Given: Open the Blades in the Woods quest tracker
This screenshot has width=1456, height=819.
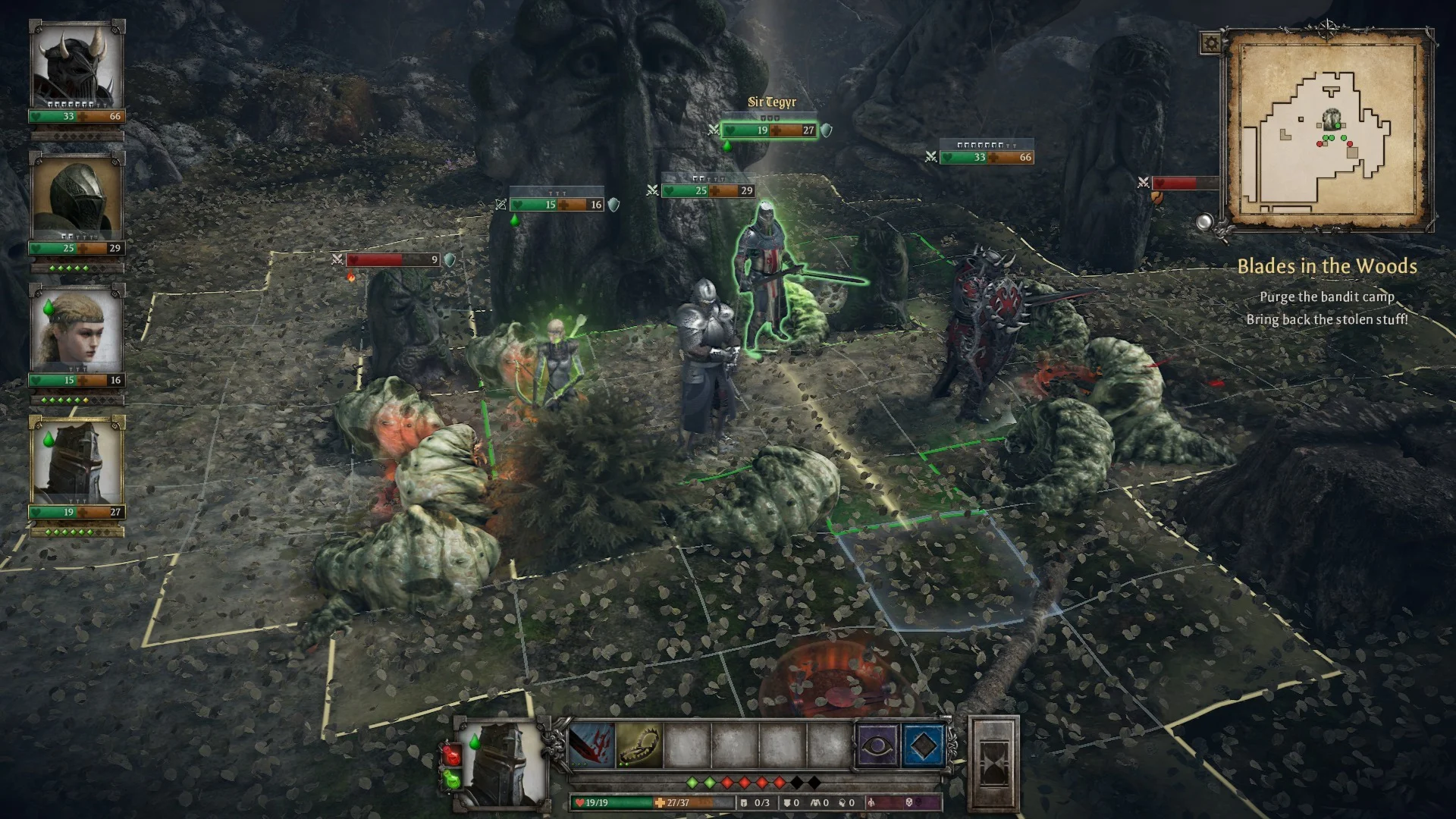Looking at the screenshot, I should pyautogui.click(x=1326, y=266).
